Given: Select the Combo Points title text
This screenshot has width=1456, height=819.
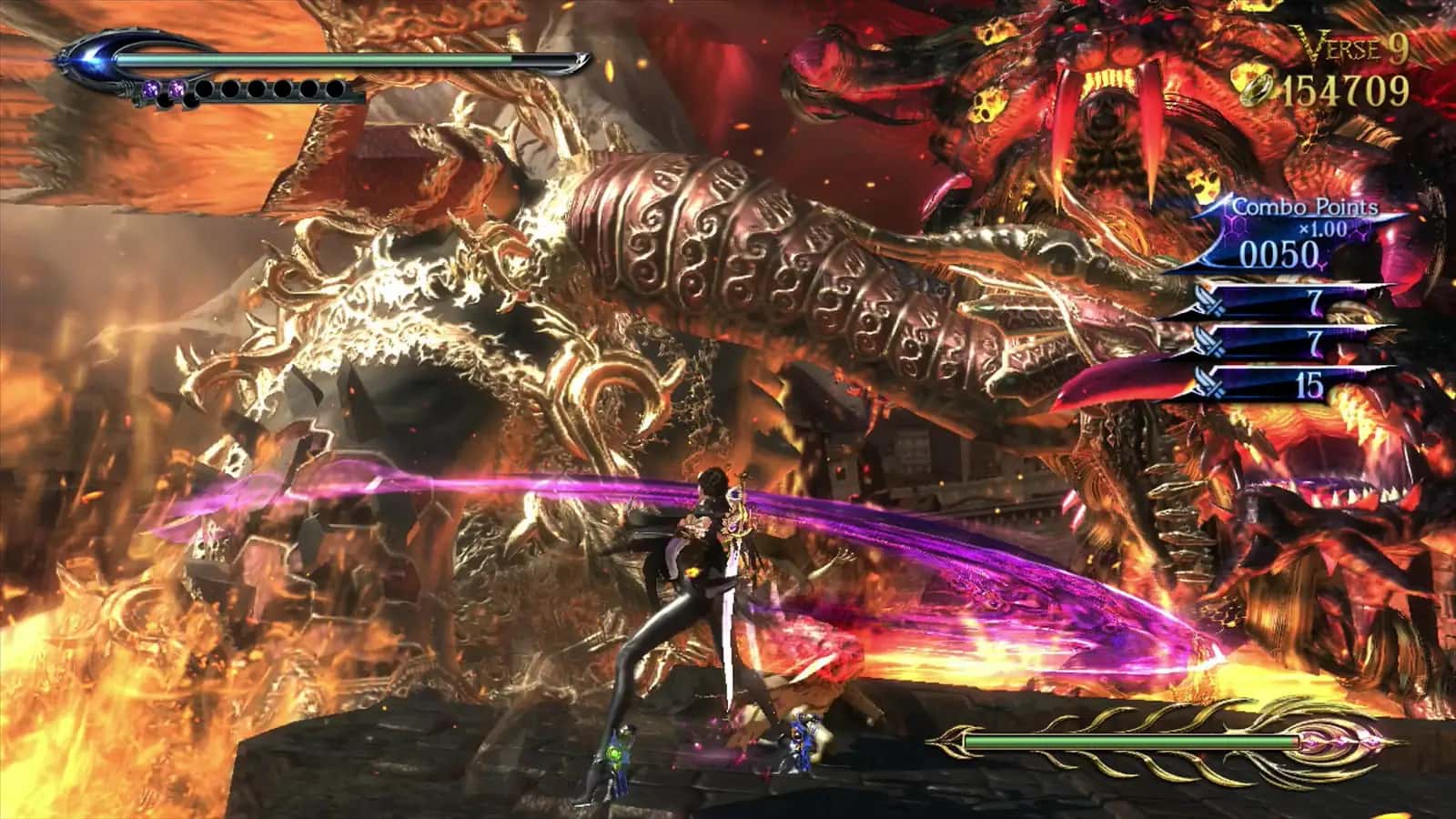Looking at the screenshot, I should tap(1309, 207).
